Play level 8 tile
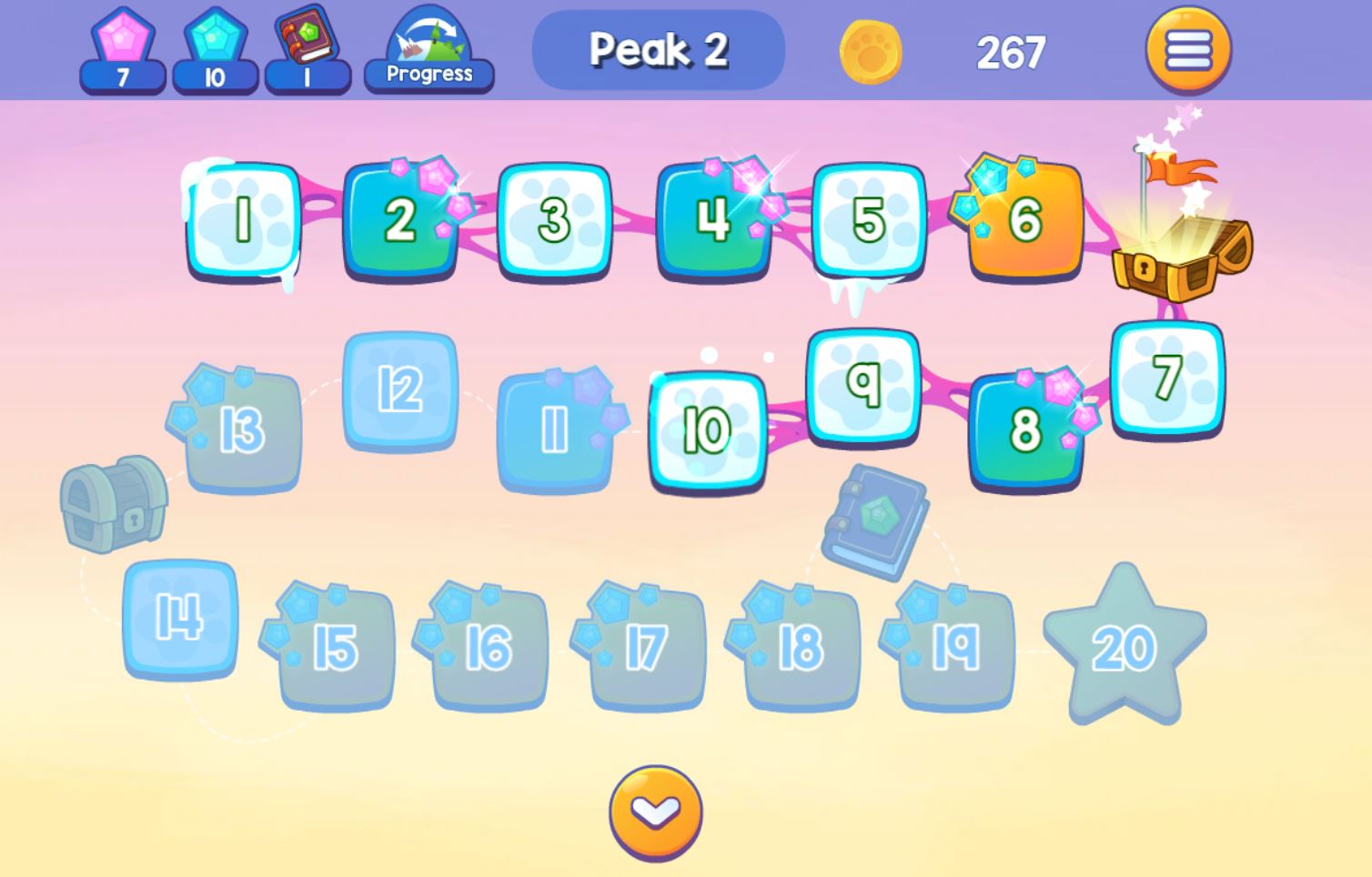This screenshot has width=1372, height=877. pos(1025,429)
